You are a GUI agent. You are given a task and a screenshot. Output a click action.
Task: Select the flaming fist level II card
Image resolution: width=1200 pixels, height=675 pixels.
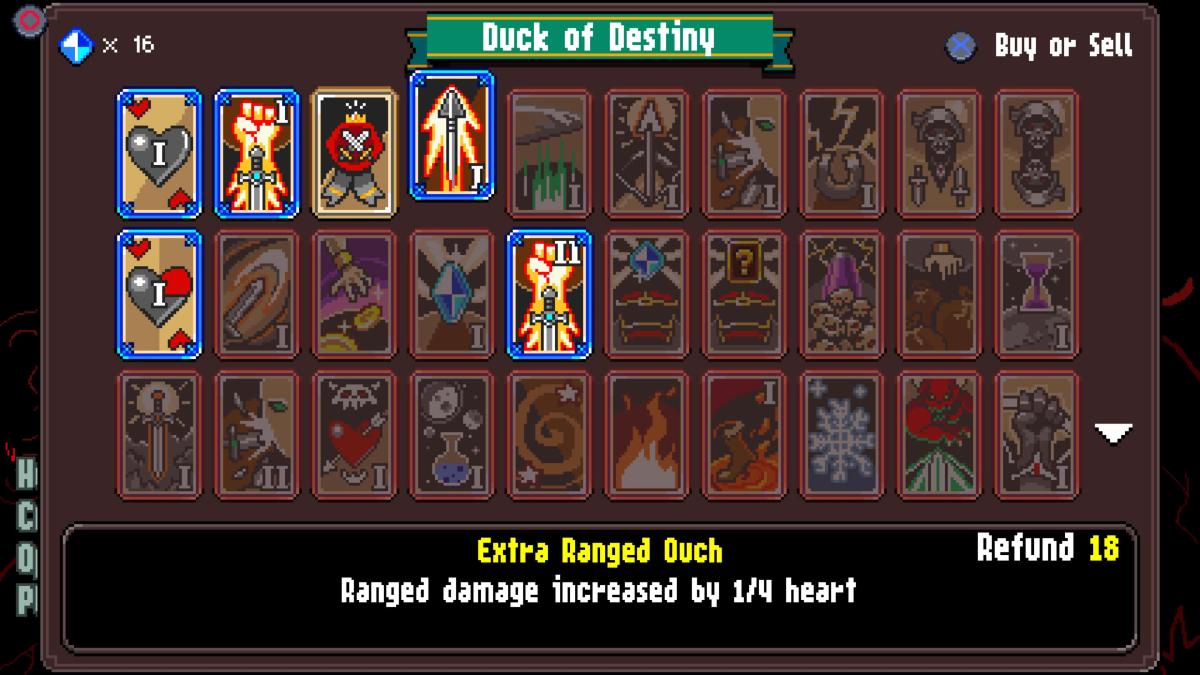tap(549, 294)
